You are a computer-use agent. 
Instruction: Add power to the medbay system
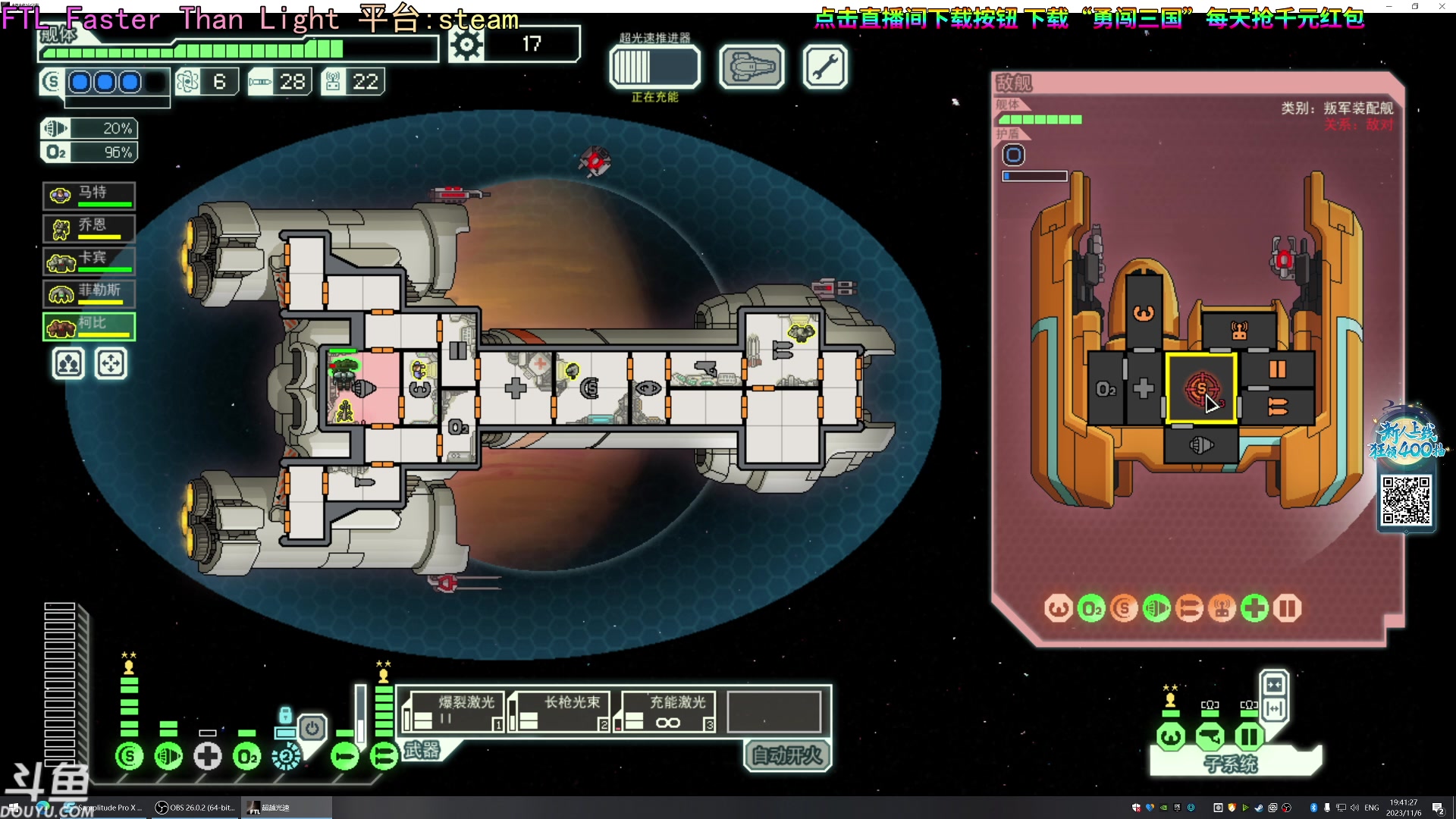click(208, 756)
